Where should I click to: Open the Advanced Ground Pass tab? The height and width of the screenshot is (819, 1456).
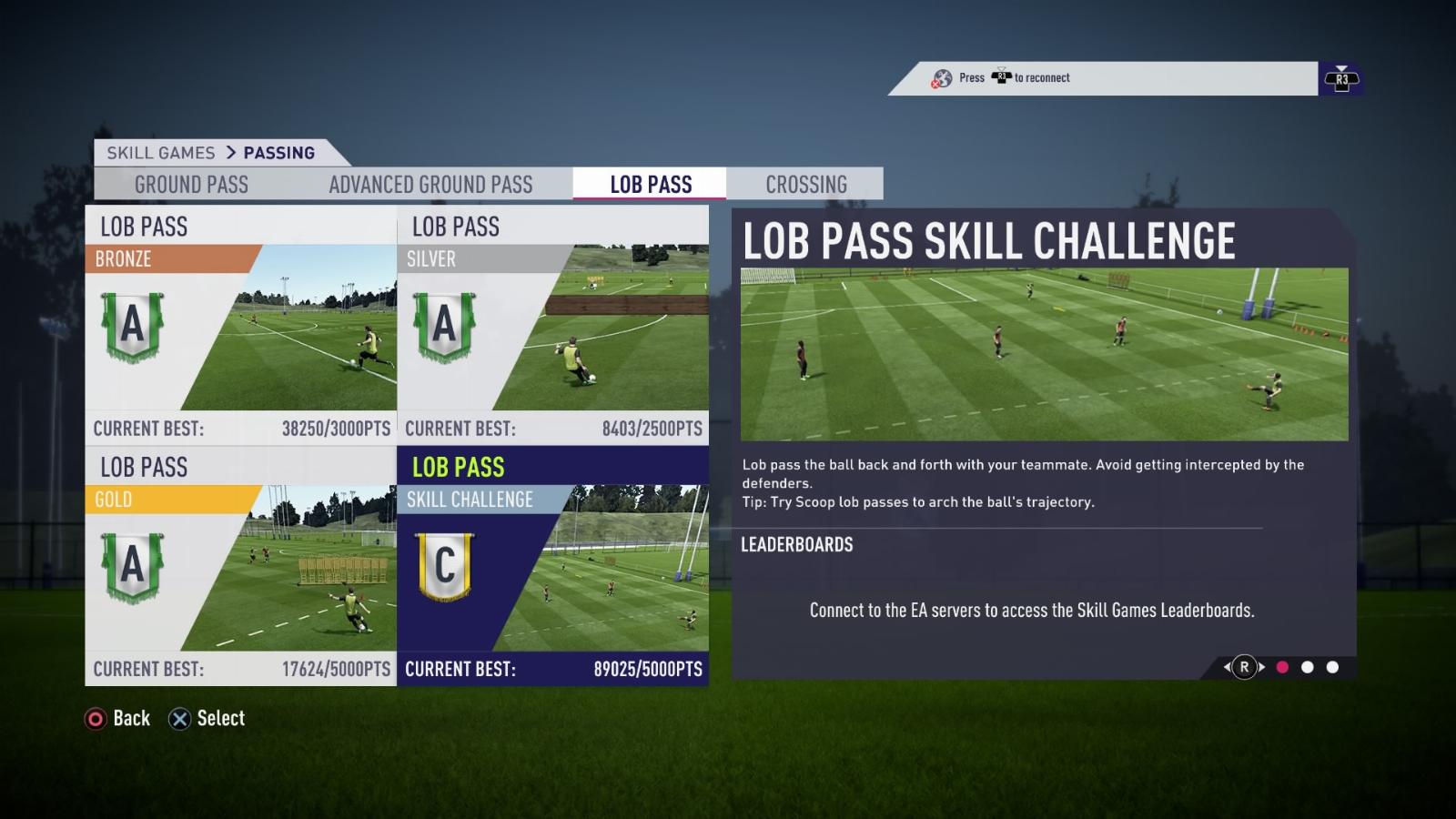coord(430,185)
